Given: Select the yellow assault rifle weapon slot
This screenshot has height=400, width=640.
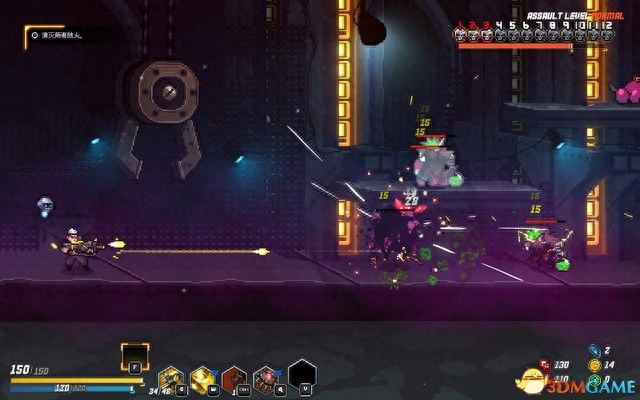Looking at the screenshot, I should 170,378.
